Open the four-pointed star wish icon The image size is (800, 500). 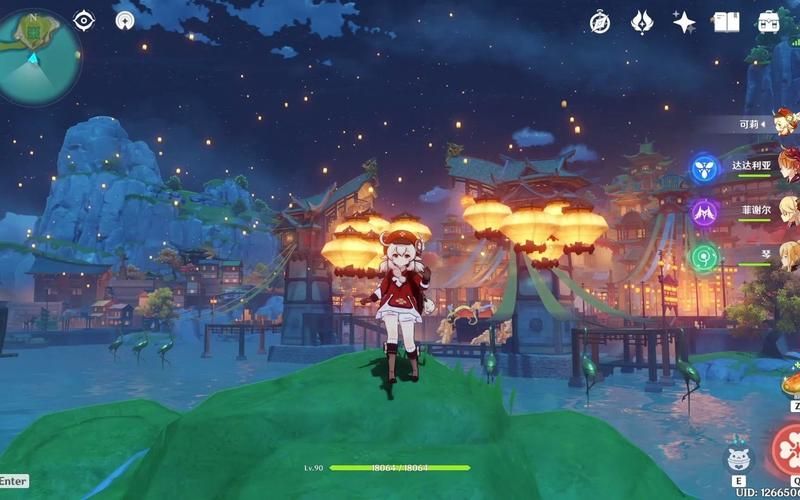point(684,22)
